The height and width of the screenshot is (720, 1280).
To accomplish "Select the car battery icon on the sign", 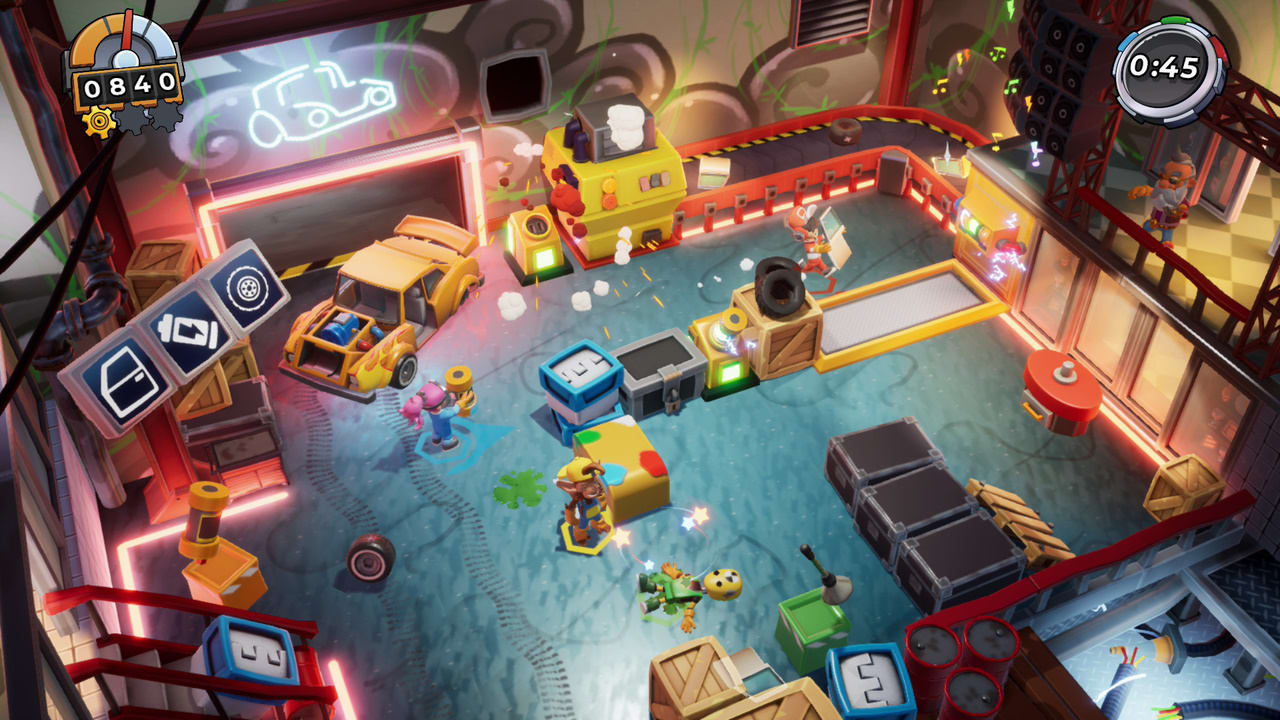I will [x=188, y=330].
